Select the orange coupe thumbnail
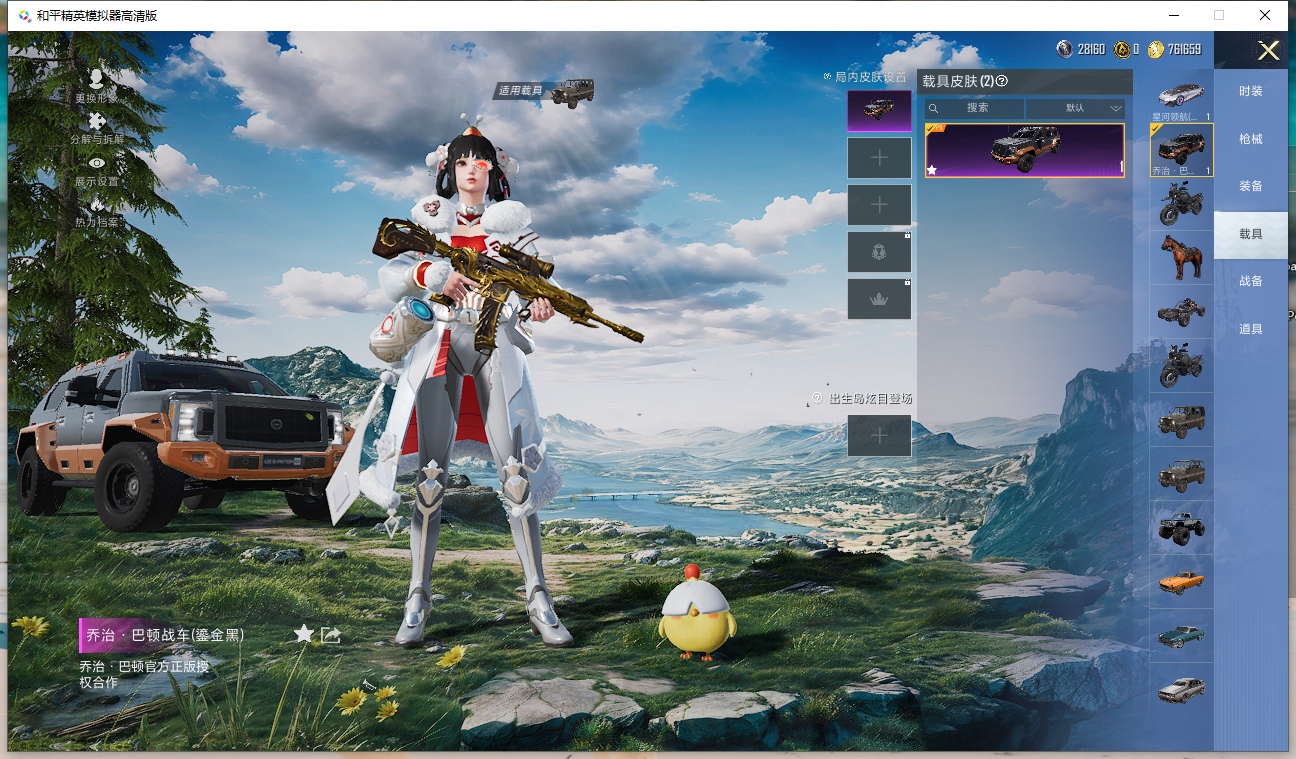The image size is (1296, 759). point(1181,581)
